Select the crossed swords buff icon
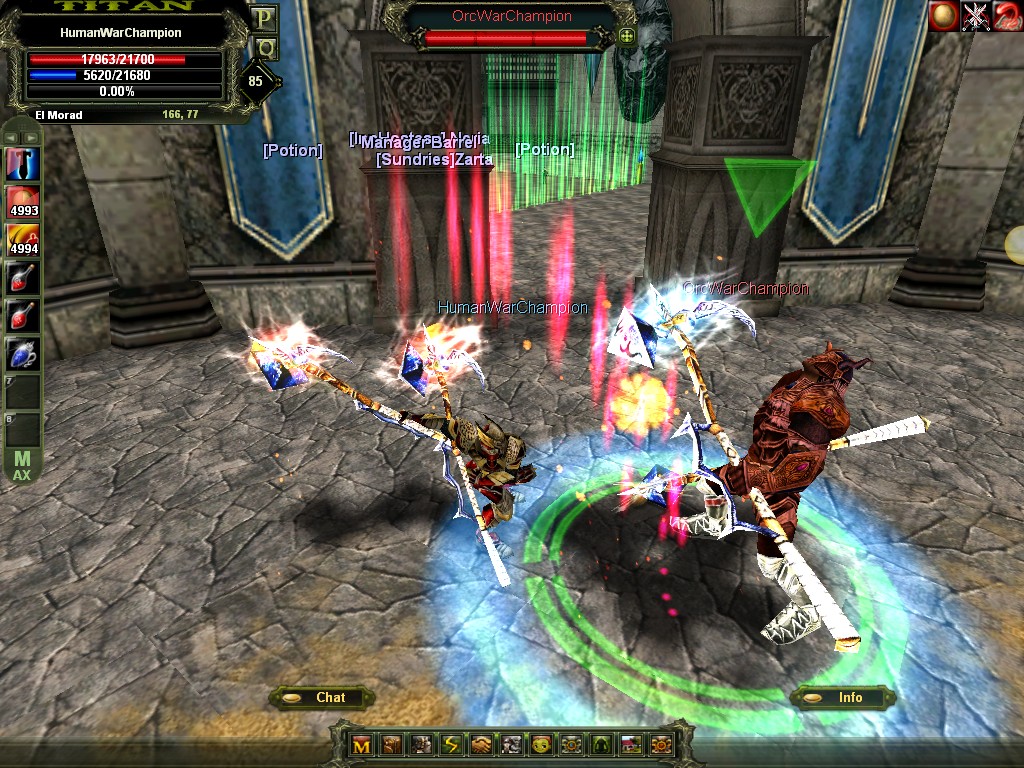The image size is (1024, 768). (x=975, y=17)
